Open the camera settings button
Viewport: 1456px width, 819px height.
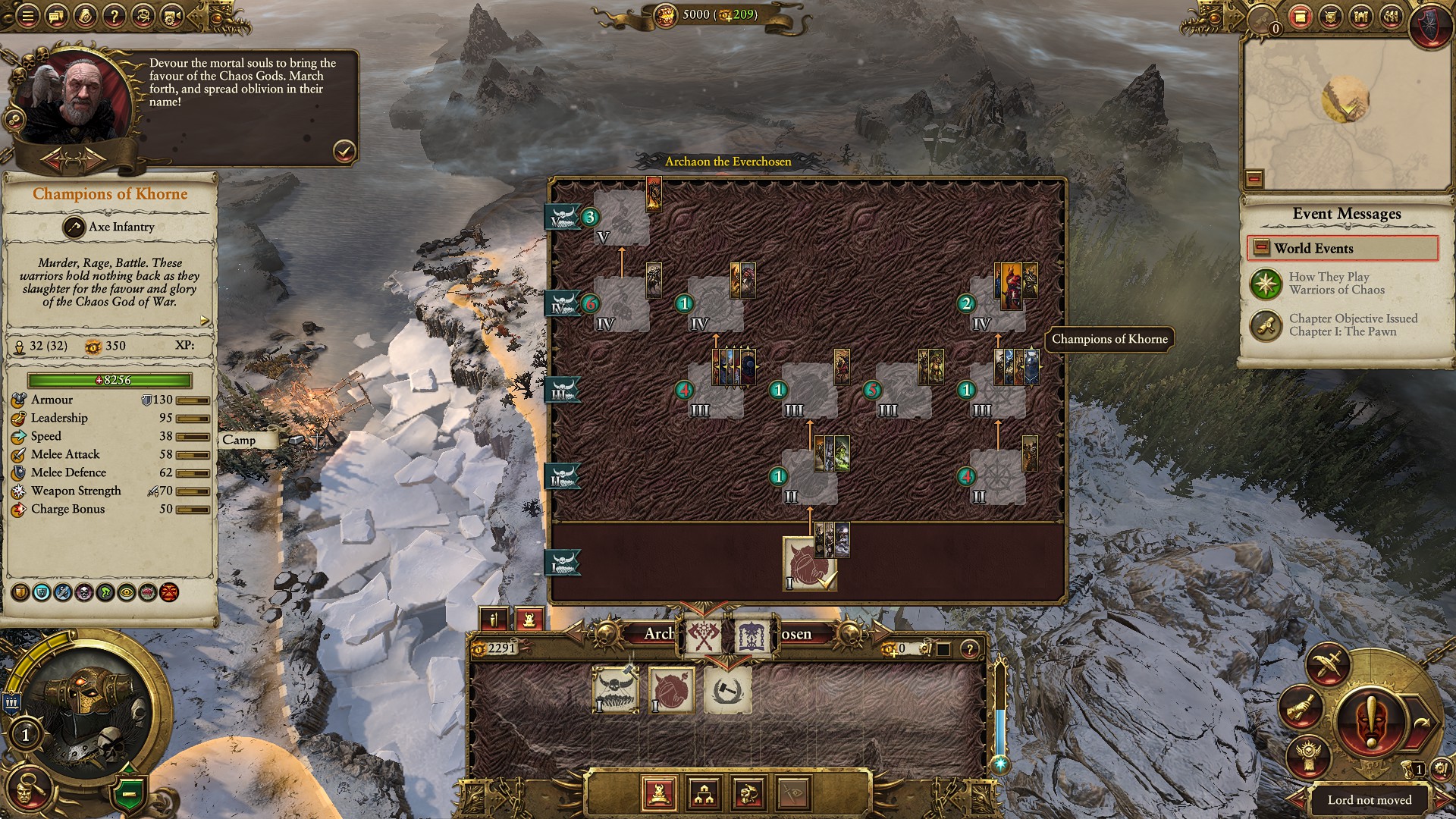172,16
